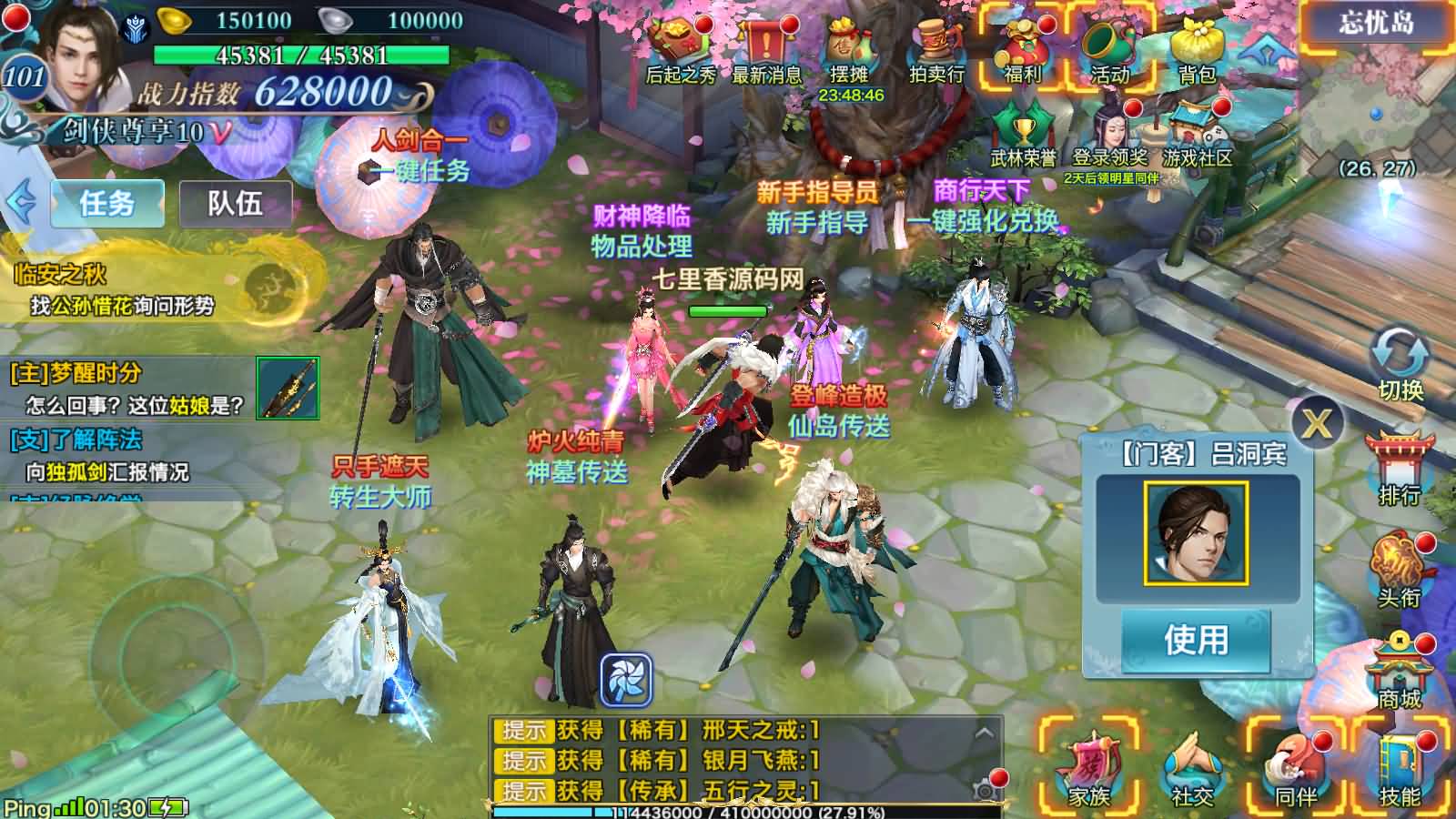
Task: Select the 任务 quest tab
Action: tap(107, 203)
